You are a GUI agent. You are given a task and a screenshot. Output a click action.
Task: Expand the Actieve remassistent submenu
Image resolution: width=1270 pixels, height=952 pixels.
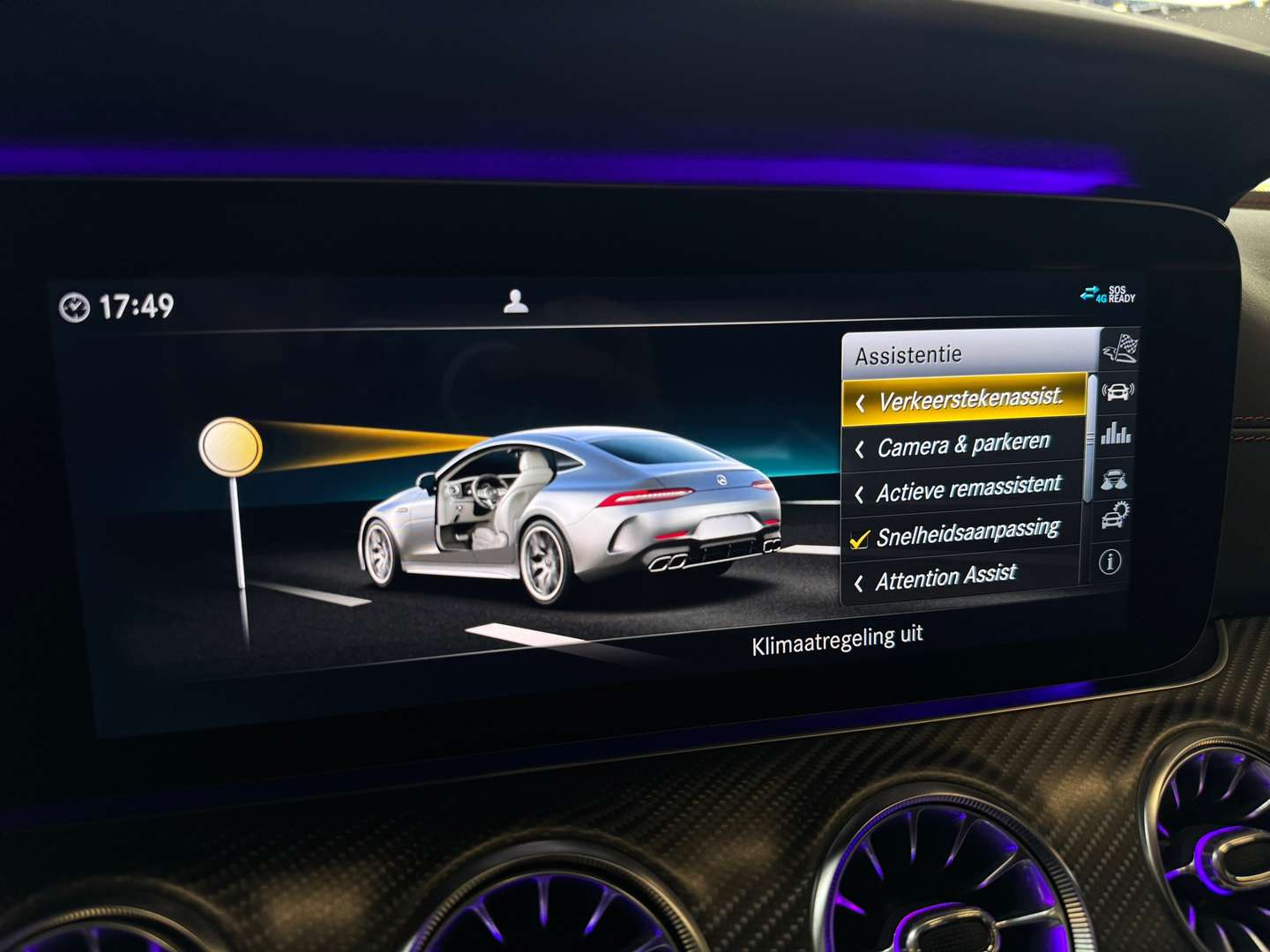pos(961,490)
